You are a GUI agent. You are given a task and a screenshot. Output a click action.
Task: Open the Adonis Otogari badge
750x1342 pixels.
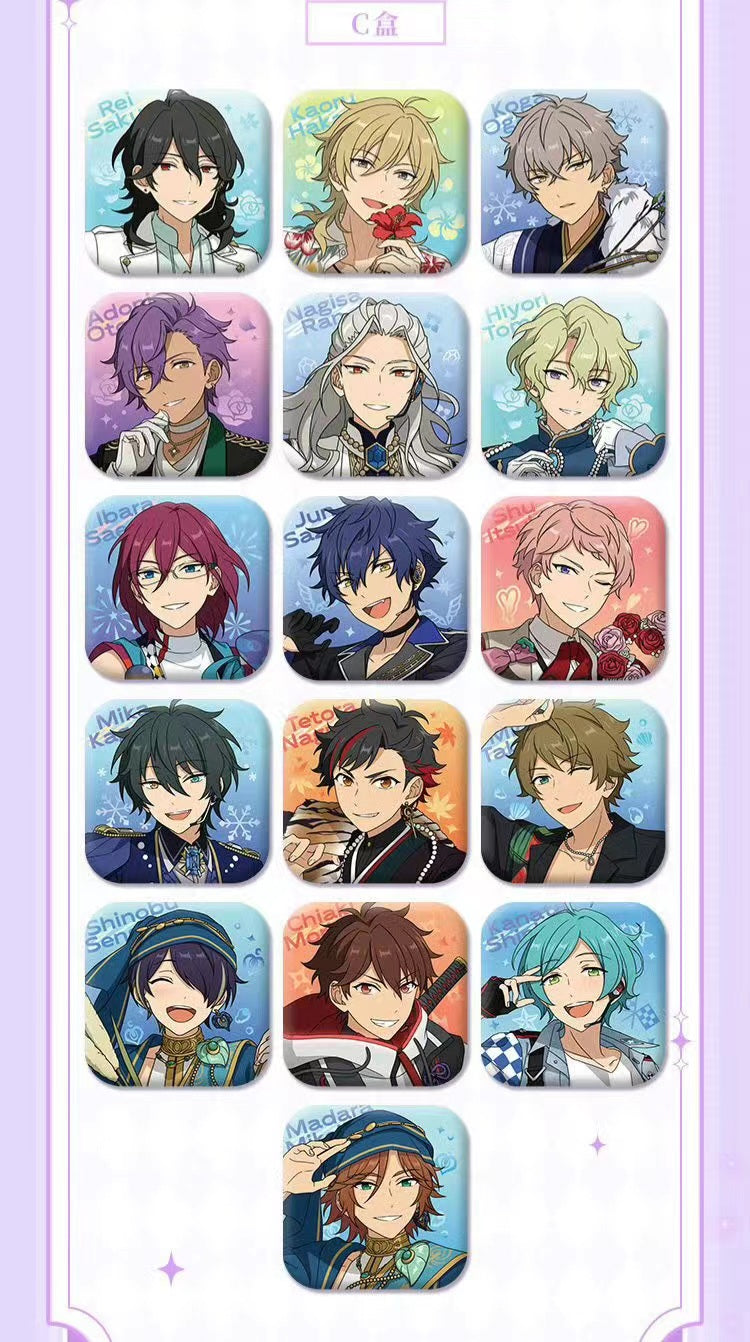tap(177, 385)
